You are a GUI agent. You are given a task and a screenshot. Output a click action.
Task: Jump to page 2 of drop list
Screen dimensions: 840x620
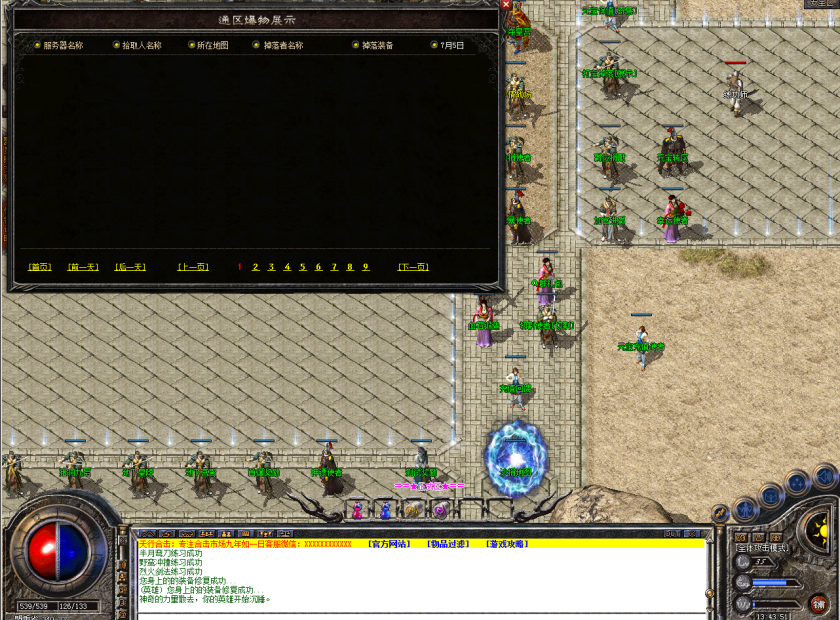point(256,267)
